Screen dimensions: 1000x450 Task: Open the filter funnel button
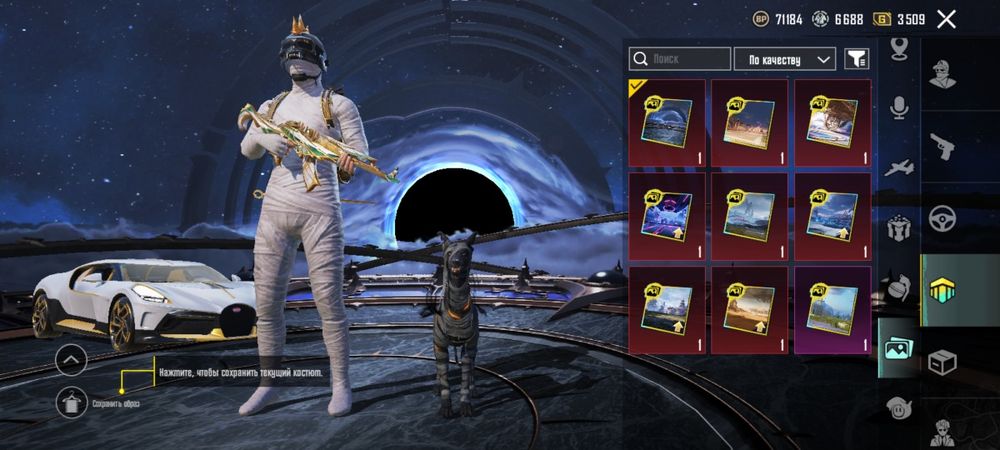[856, 60]
